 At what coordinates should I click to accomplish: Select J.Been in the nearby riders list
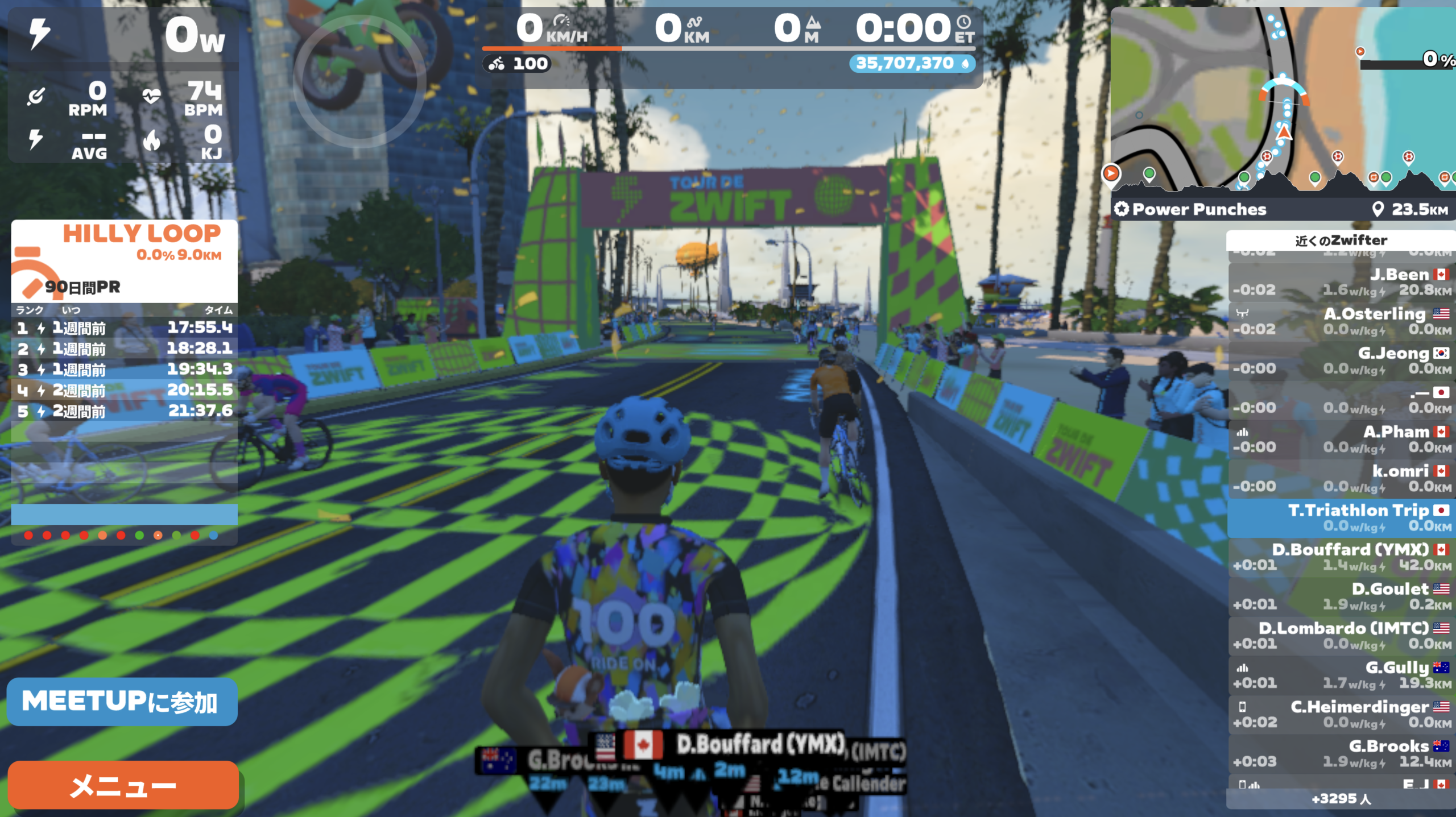[x=1341, y=282]
